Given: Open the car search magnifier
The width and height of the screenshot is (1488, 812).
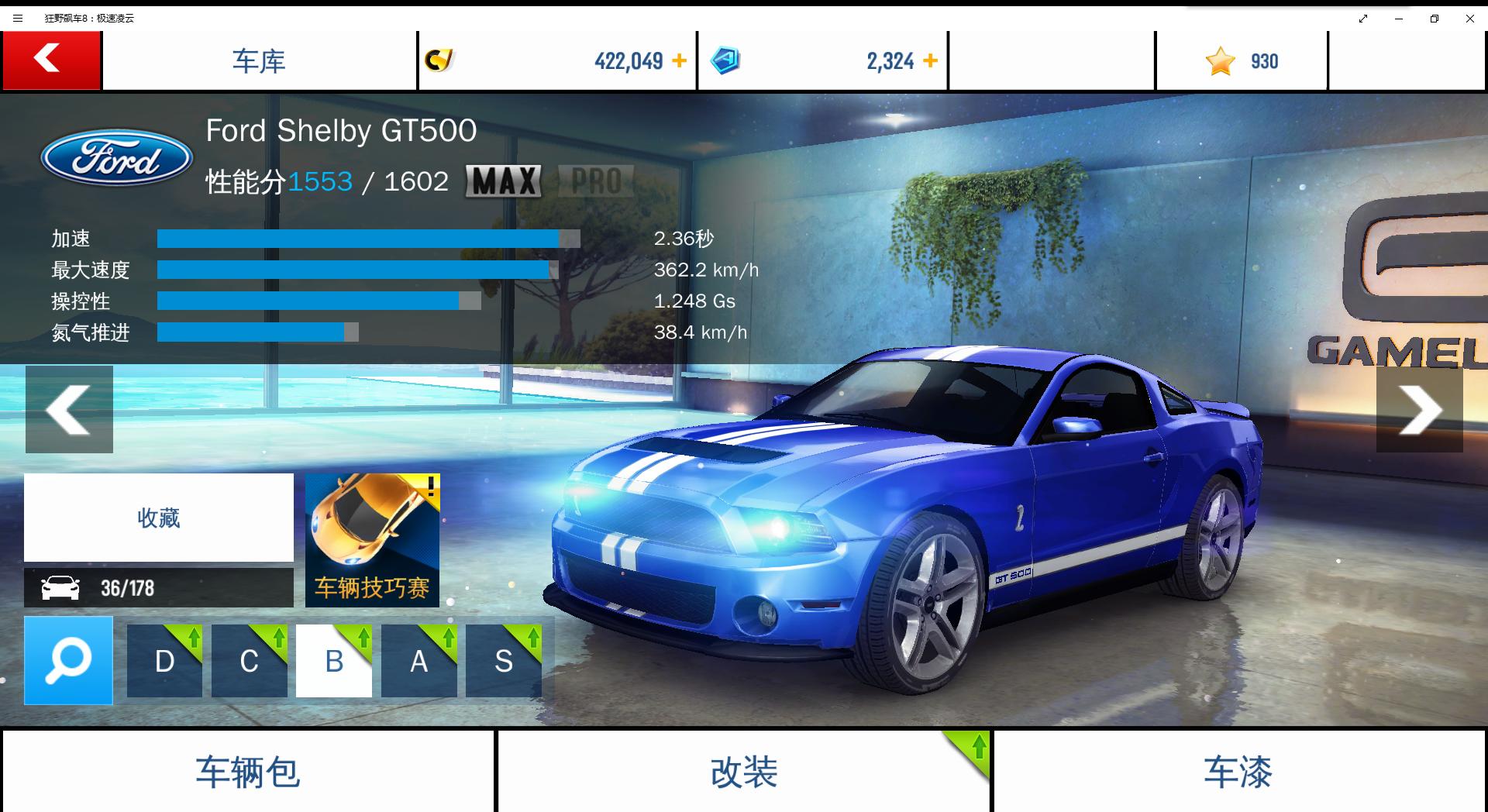Looking at the screenshot, I should click(x=68, y=660).
